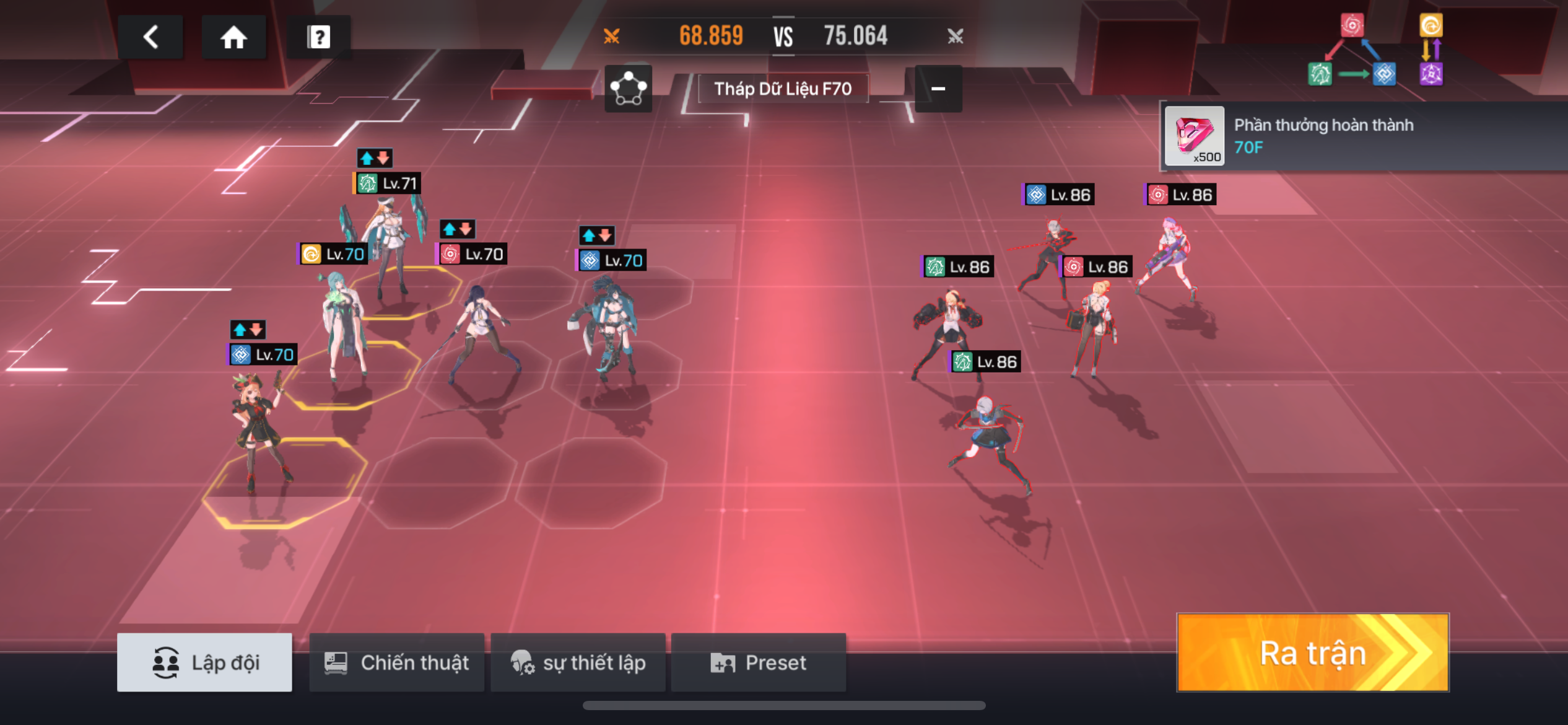Open the Preset team tab
Image resolution: width=1568 pixels, height=725 pixels.
tap(759, 662)
